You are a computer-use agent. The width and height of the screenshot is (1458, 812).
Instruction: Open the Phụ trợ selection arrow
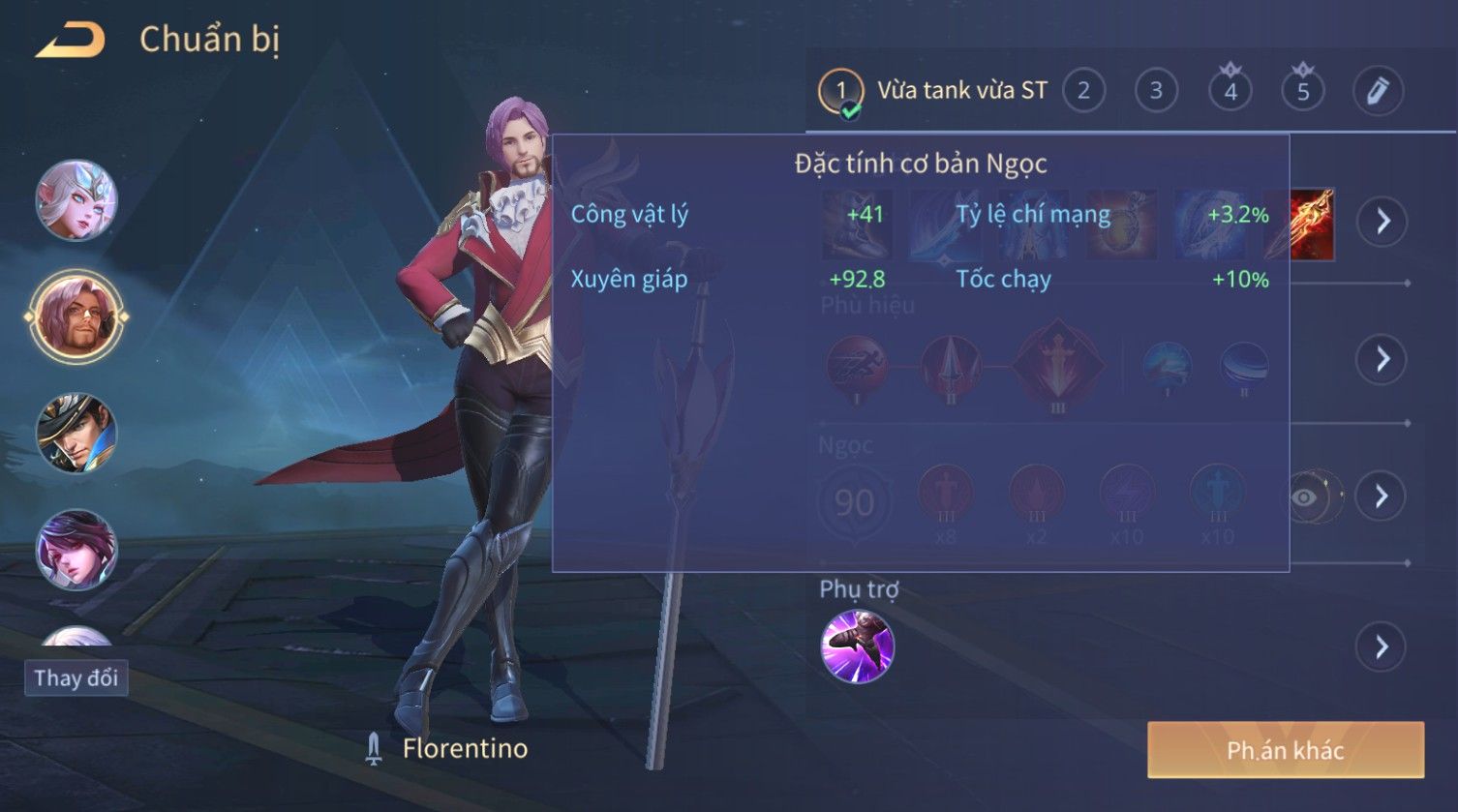click(1382, 647)
